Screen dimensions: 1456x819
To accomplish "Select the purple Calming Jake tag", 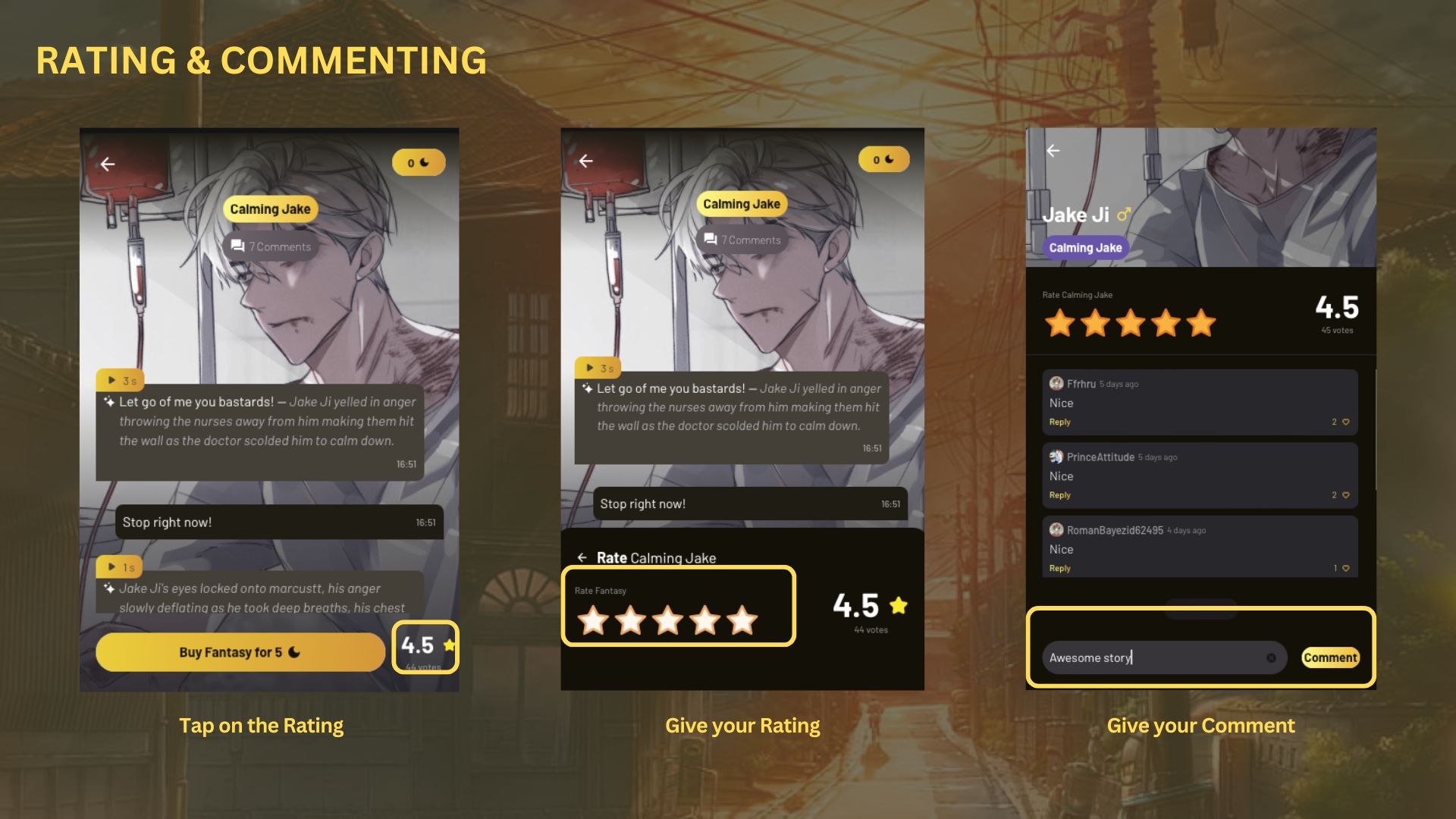I will pyautogui.click(x=1085, y=248).
